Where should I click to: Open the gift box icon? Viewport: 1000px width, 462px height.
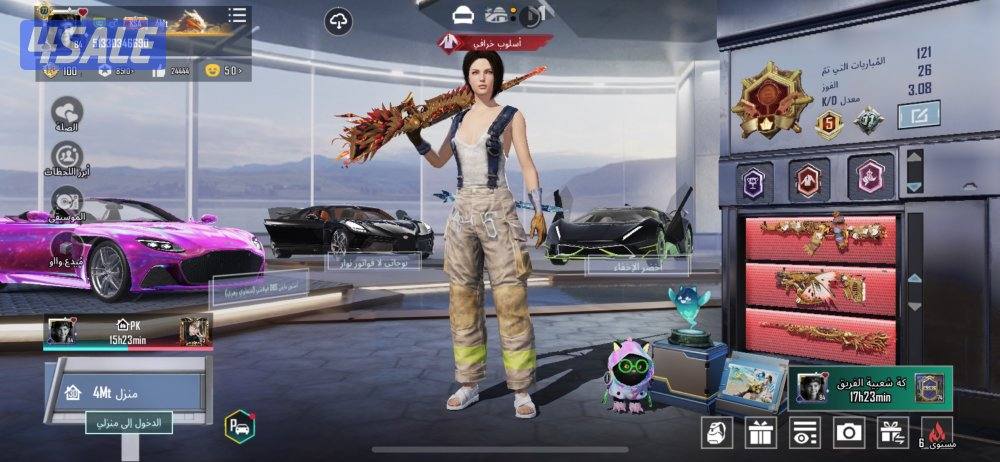pyautogui.click(x=759, y=432)
